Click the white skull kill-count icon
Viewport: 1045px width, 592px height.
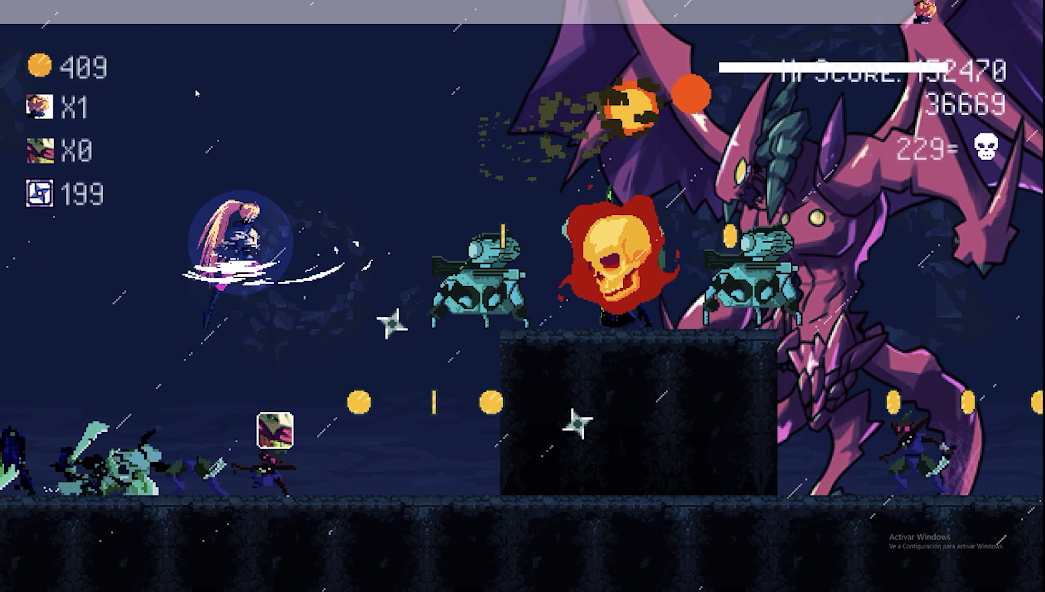pyautogui.click(x=986, y=148)
